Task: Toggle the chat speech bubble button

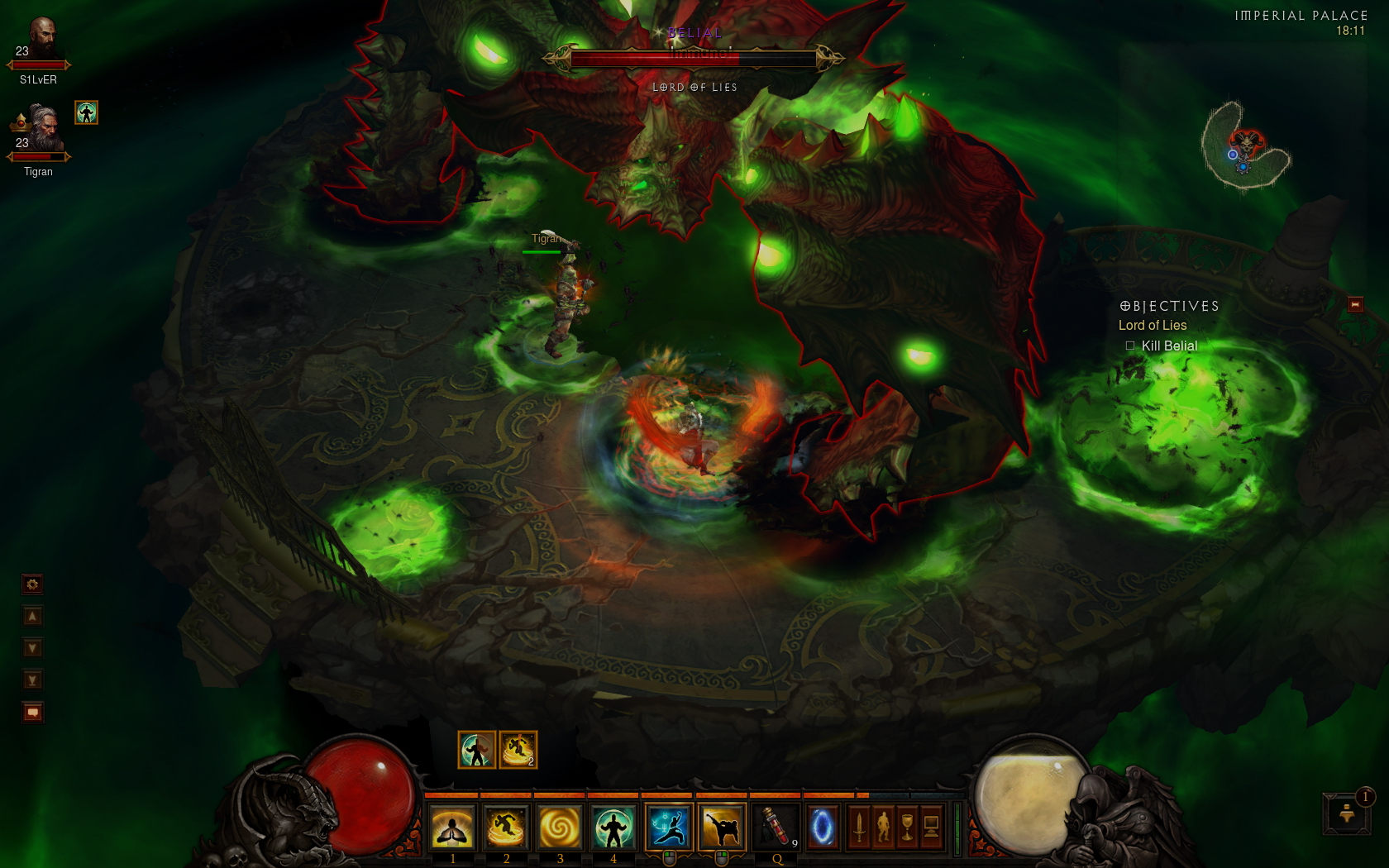Action: [x=32, y=712]
